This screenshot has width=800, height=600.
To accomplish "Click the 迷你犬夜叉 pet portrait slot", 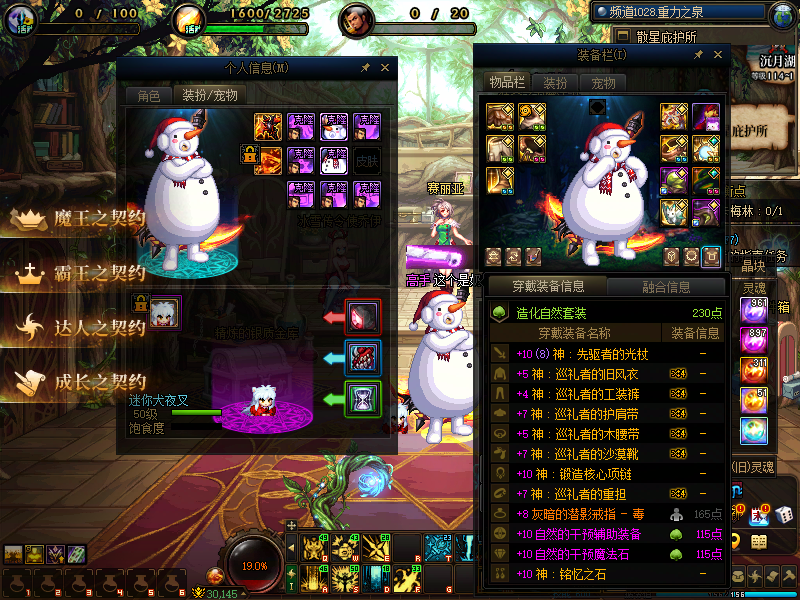I will (x=165, y=313).
